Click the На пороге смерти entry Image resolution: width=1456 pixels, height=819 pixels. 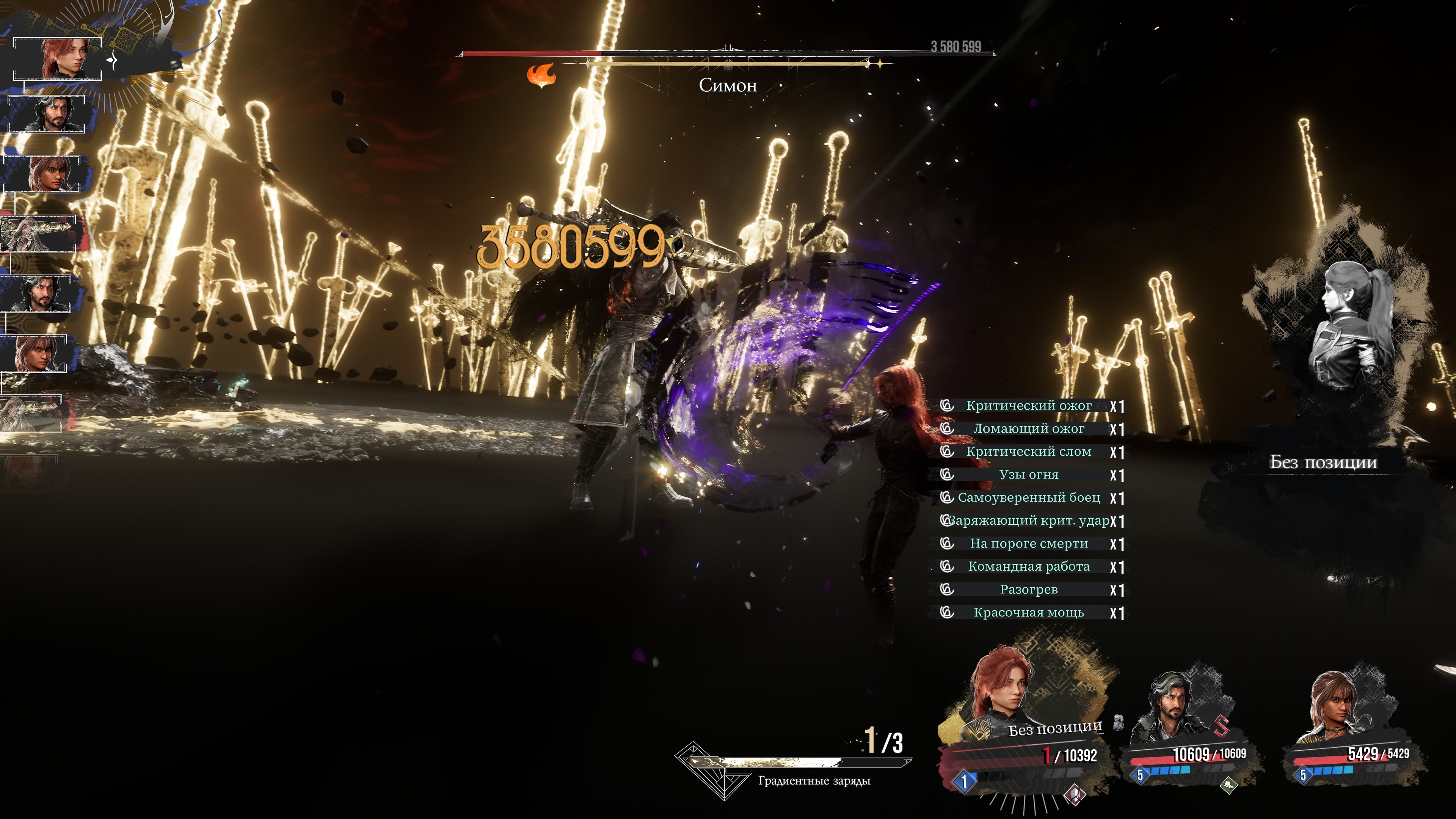pyautogui.click(x=1028, y=544)
